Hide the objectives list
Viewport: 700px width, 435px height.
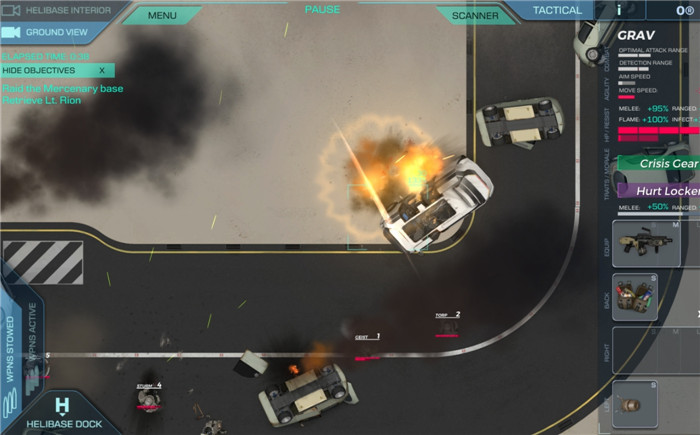[x=56, y=71]
